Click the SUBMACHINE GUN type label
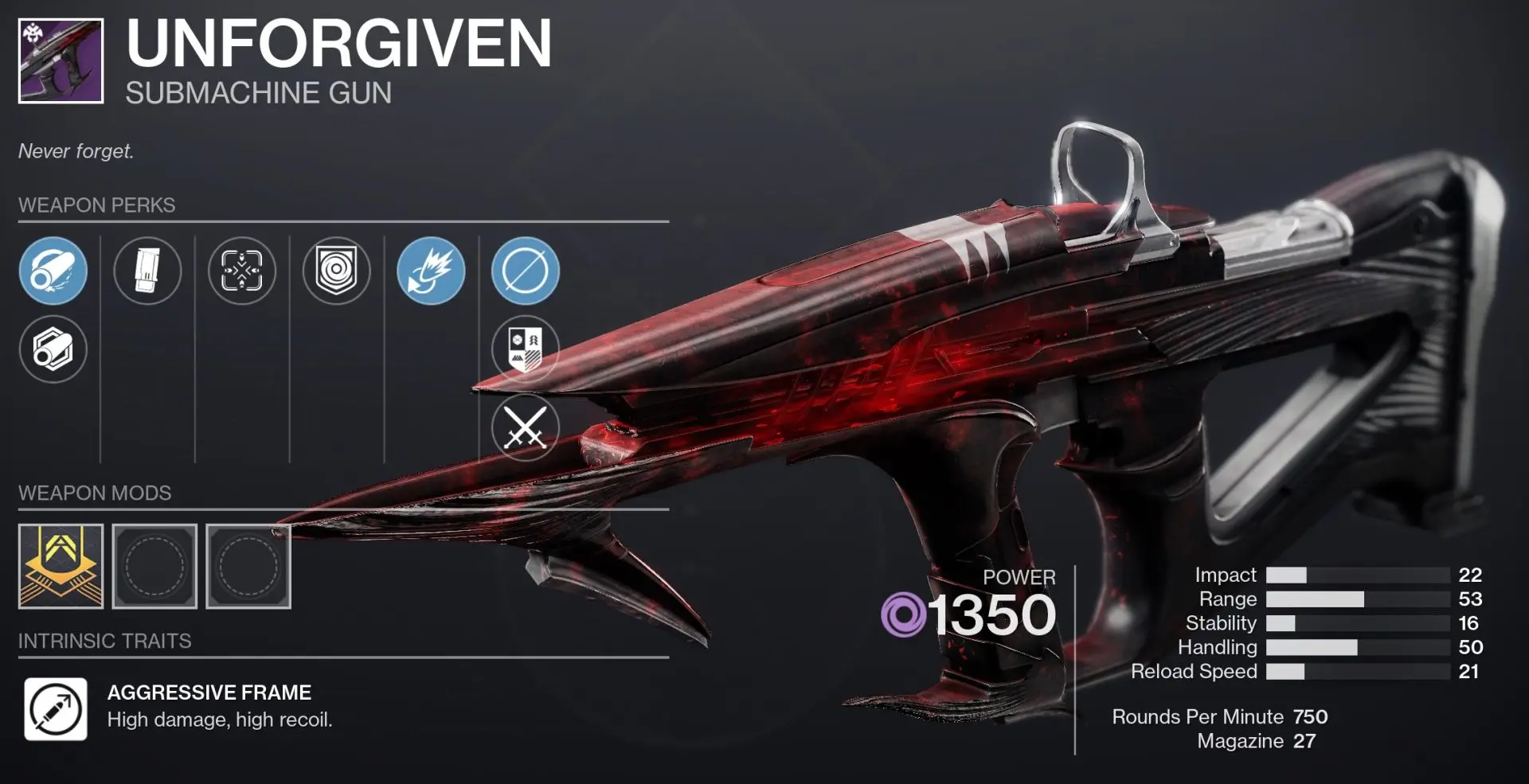The width and height of the screenshot is (1529, 784). click(x=256, y=93)
